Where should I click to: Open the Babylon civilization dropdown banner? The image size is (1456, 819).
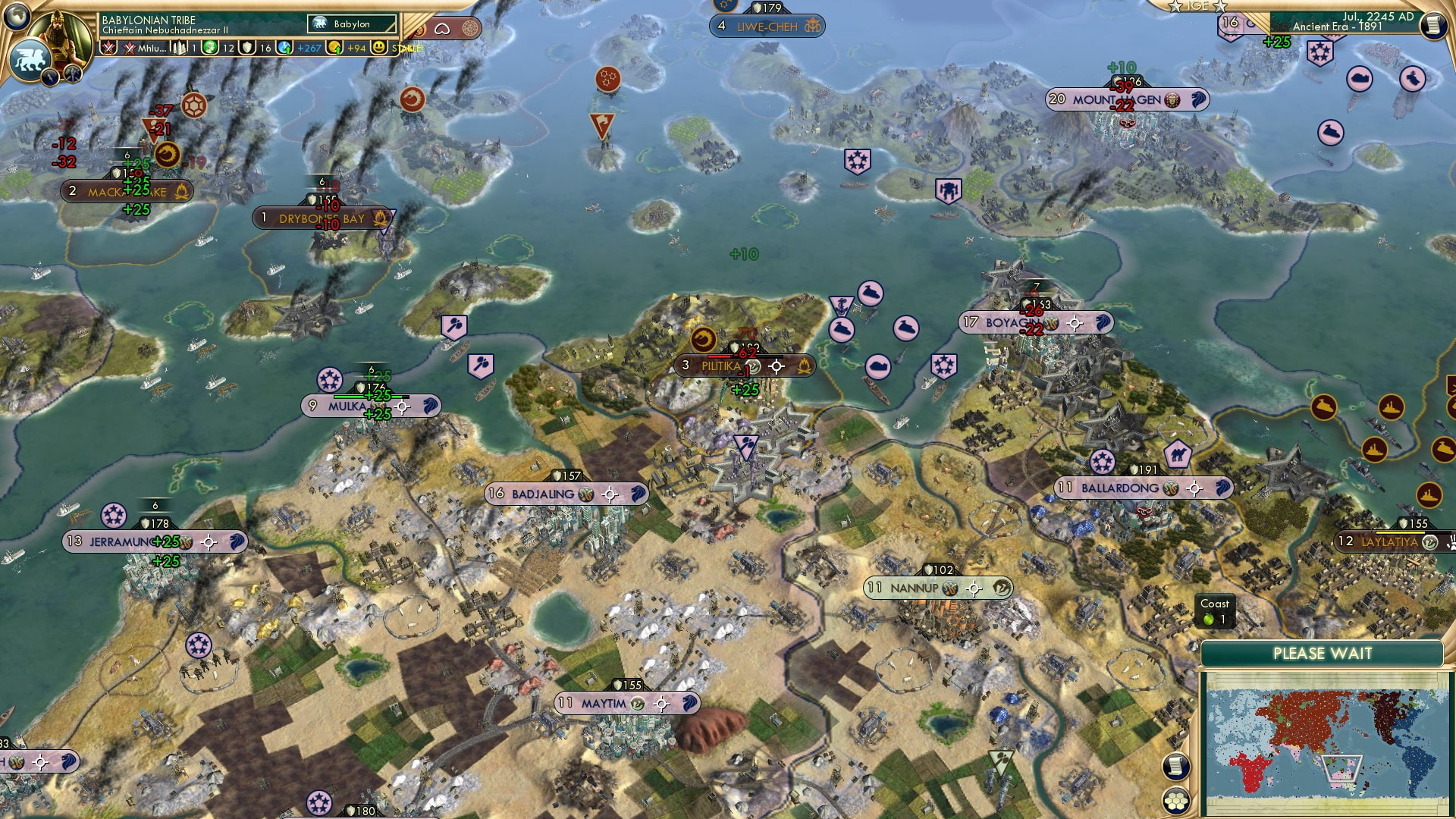point(349,24)
